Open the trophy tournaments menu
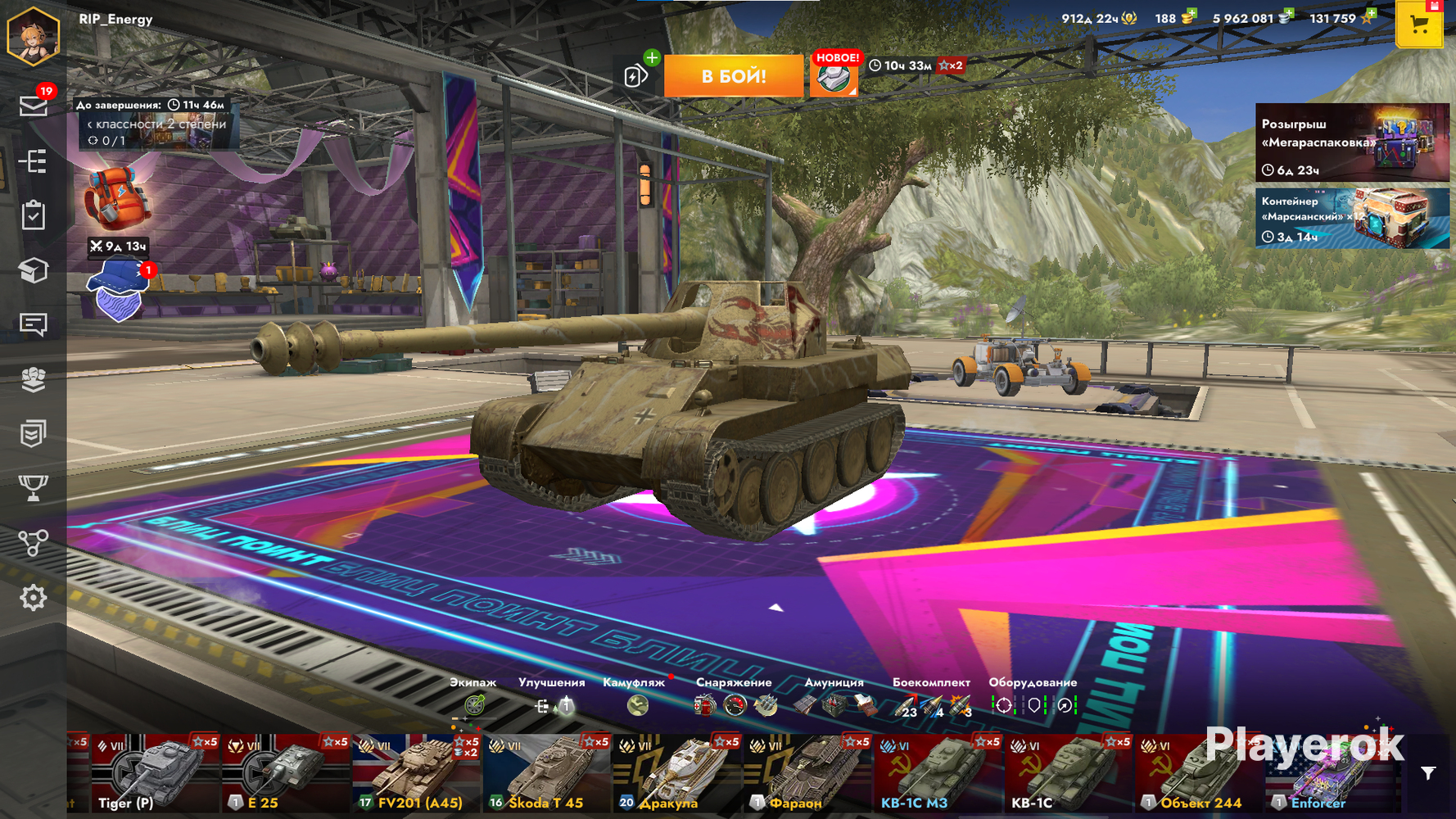 (33, 488)
